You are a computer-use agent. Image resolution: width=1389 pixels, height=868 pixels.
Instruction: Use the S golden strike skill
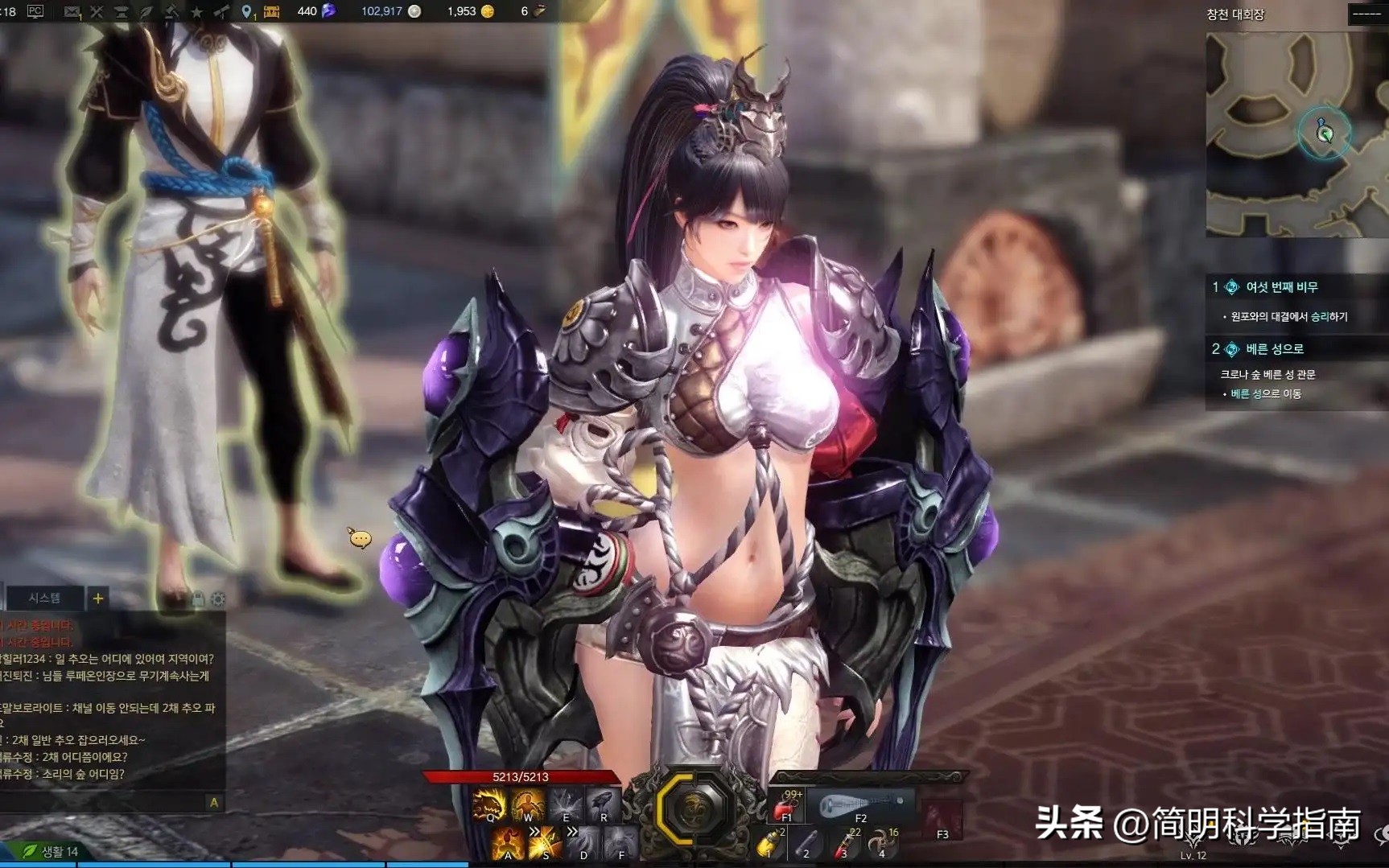pos(545,843)
